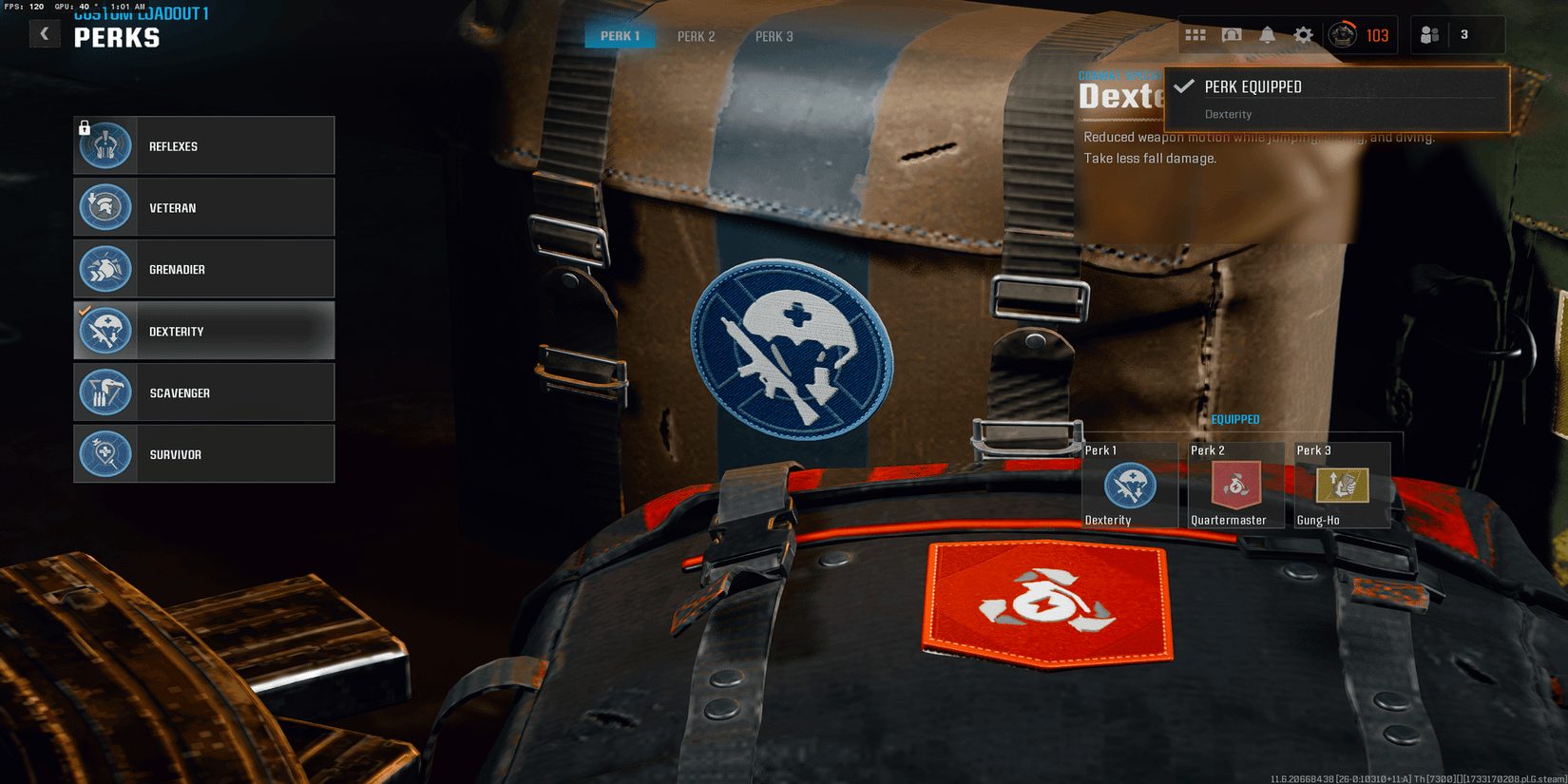Select the Survivor perk icon
Viewport: 1568px width, 784px height.
click(105, 453)
